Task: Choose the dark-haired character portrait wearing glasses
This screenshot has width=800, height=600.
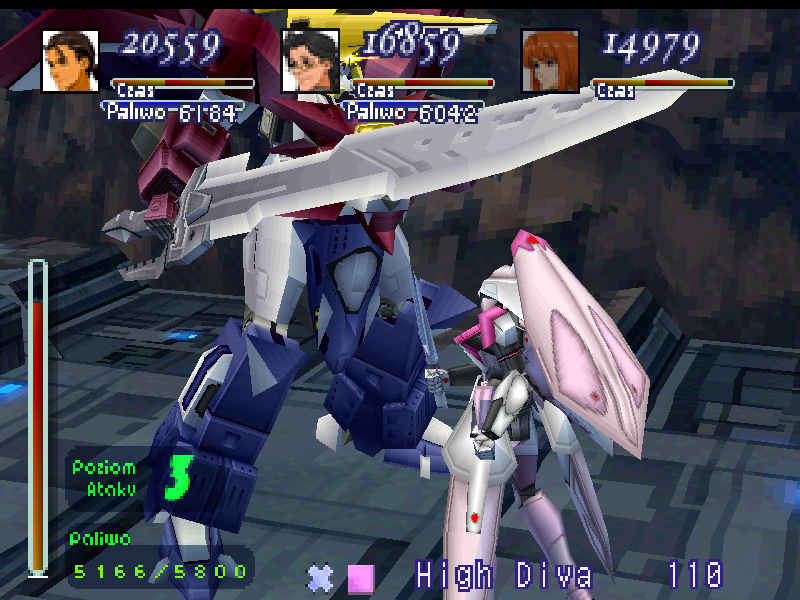Action: [310, 61]
